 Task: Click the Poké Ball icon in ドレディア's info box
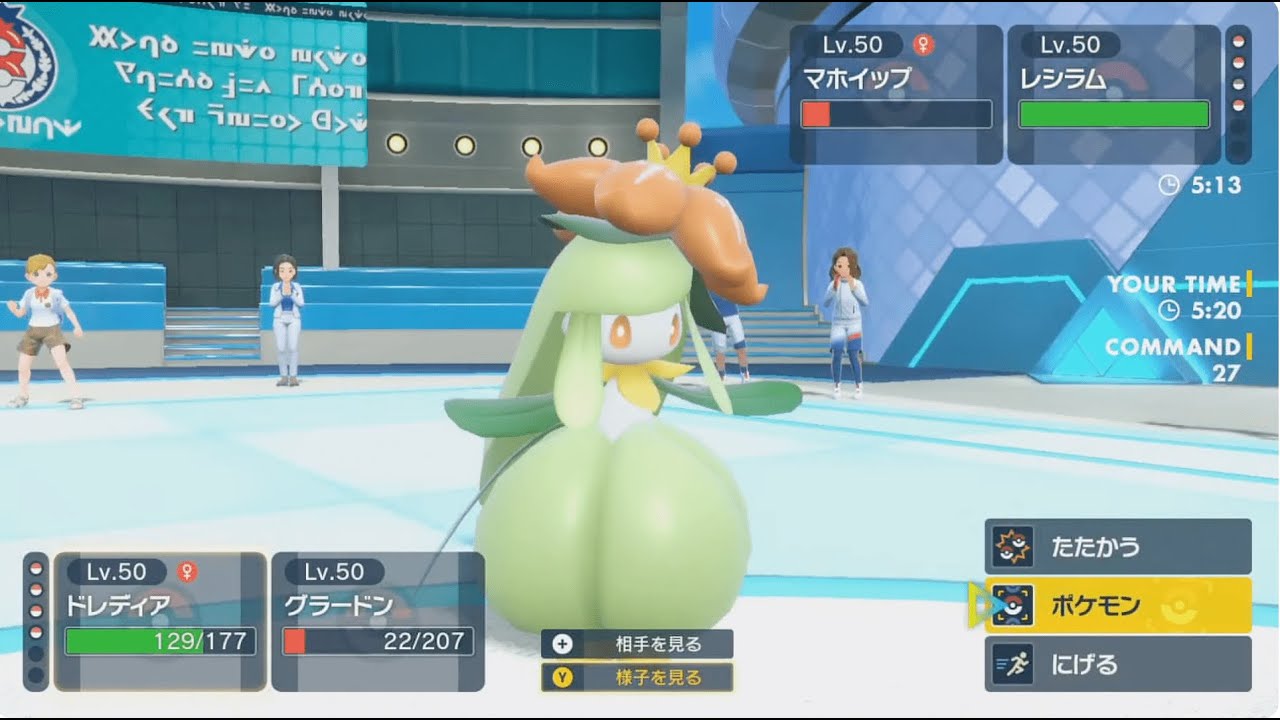165,610
